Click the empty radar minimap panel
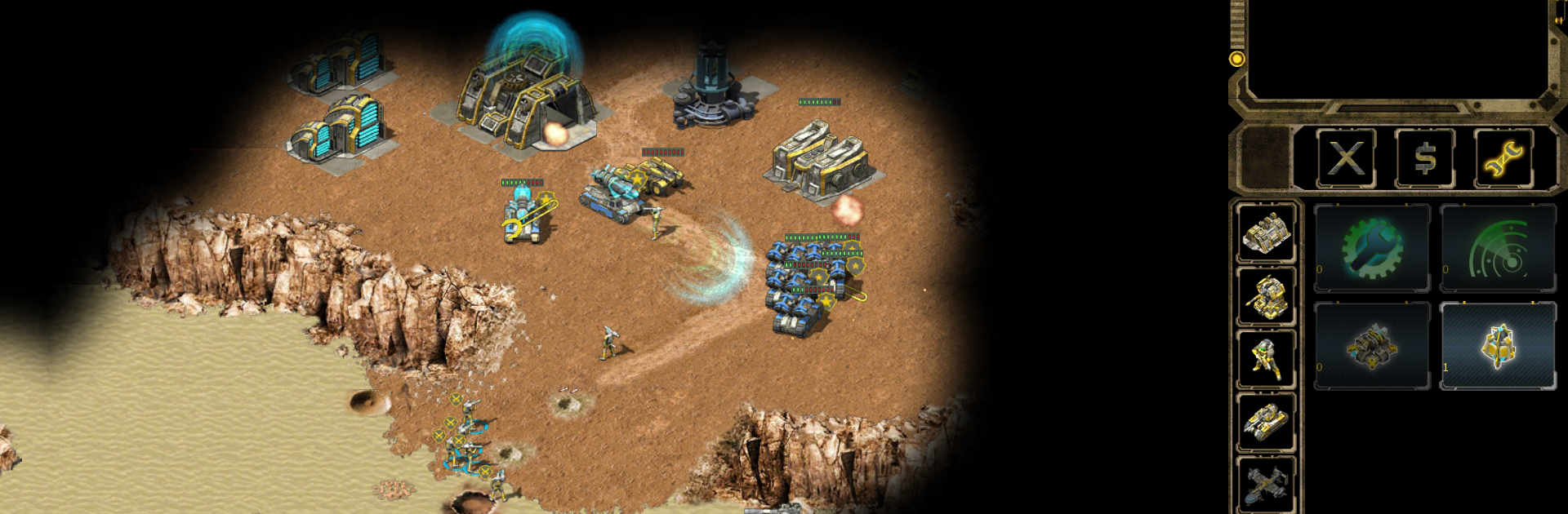Screen dimensions: 1568x514 (1398, 49)
